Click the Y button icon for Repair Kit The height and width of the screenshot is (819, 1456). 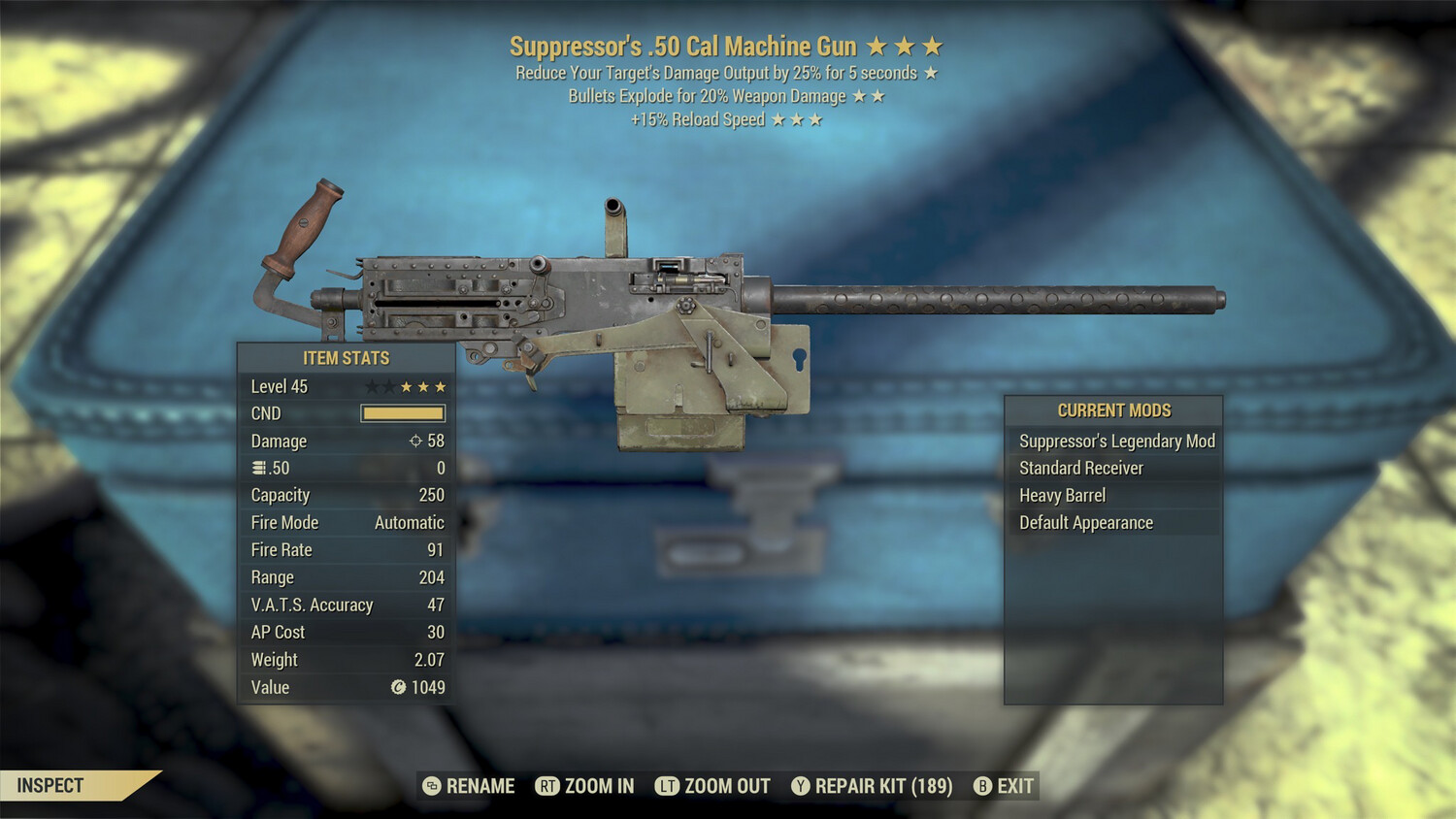pyautogui.click(x=800, y=786)
